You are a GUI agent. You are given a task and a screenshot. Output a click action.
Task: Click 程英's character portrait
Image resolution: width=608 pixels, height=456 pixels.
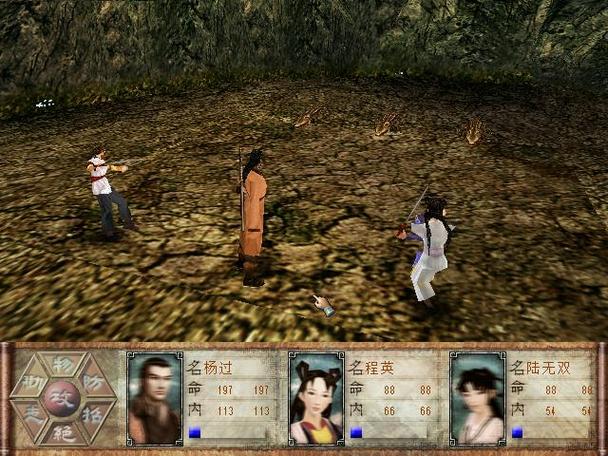pos(315,398)
